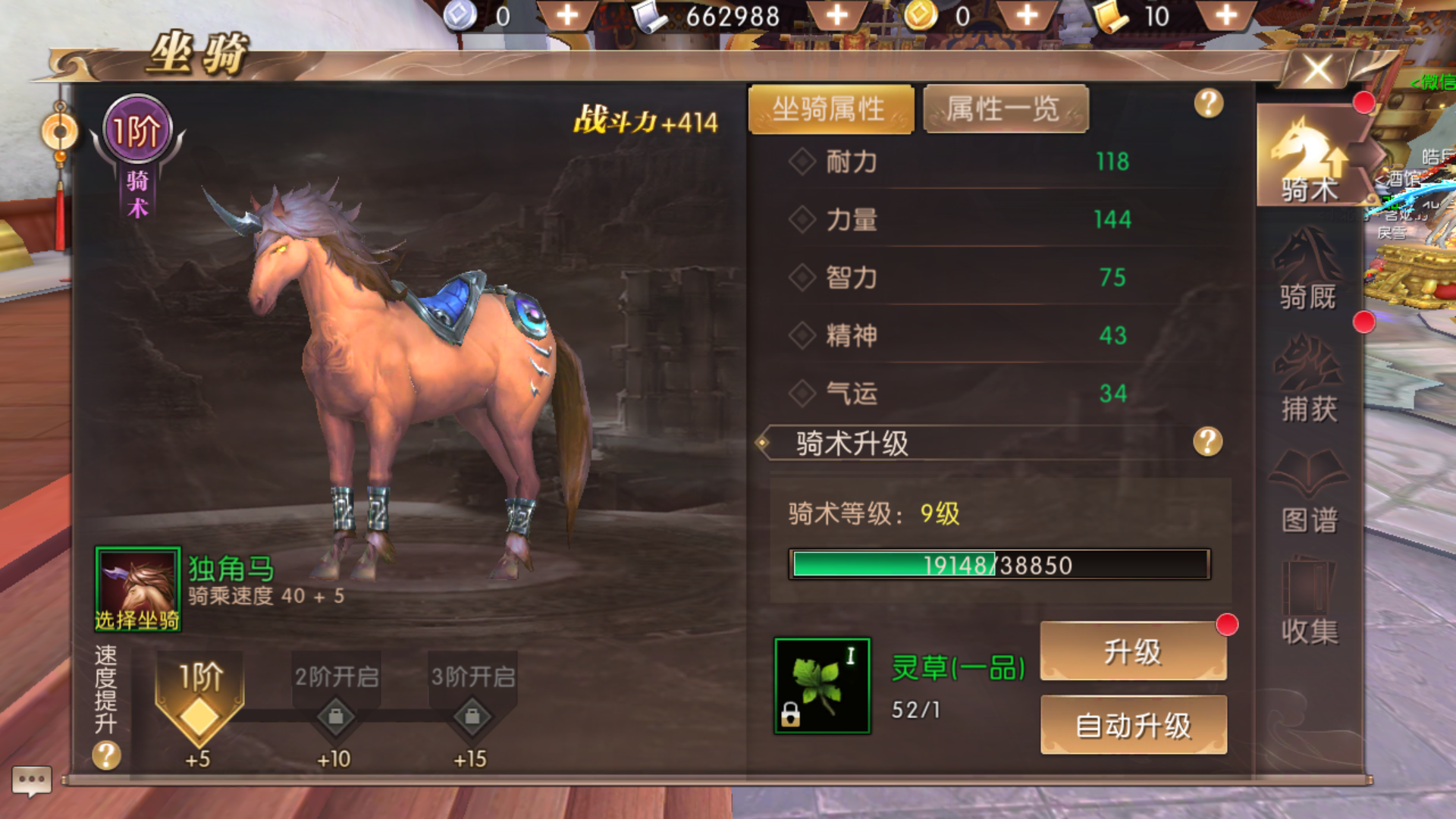The height and width of the screenshot is (819, 1456).
Task: Select the 坐骑属性 tab
Action: click(831, 107)
